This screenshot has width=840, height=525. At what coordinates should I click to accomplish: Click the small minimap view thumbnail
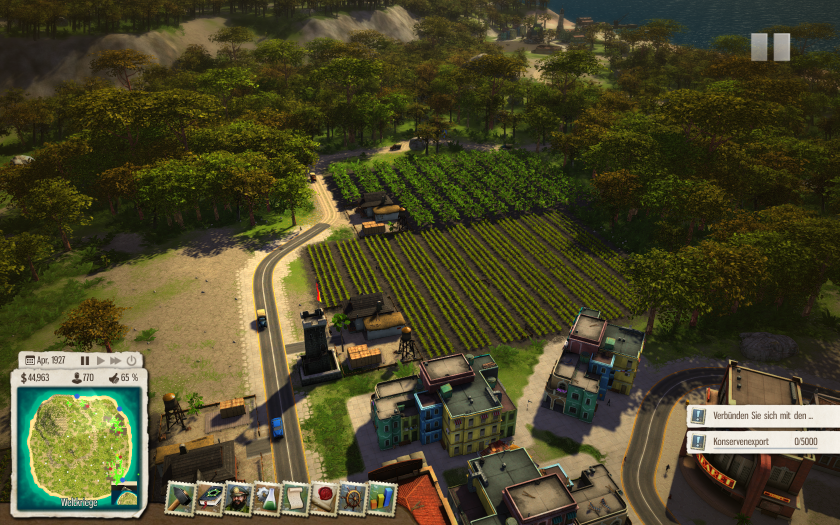(126, 496)
